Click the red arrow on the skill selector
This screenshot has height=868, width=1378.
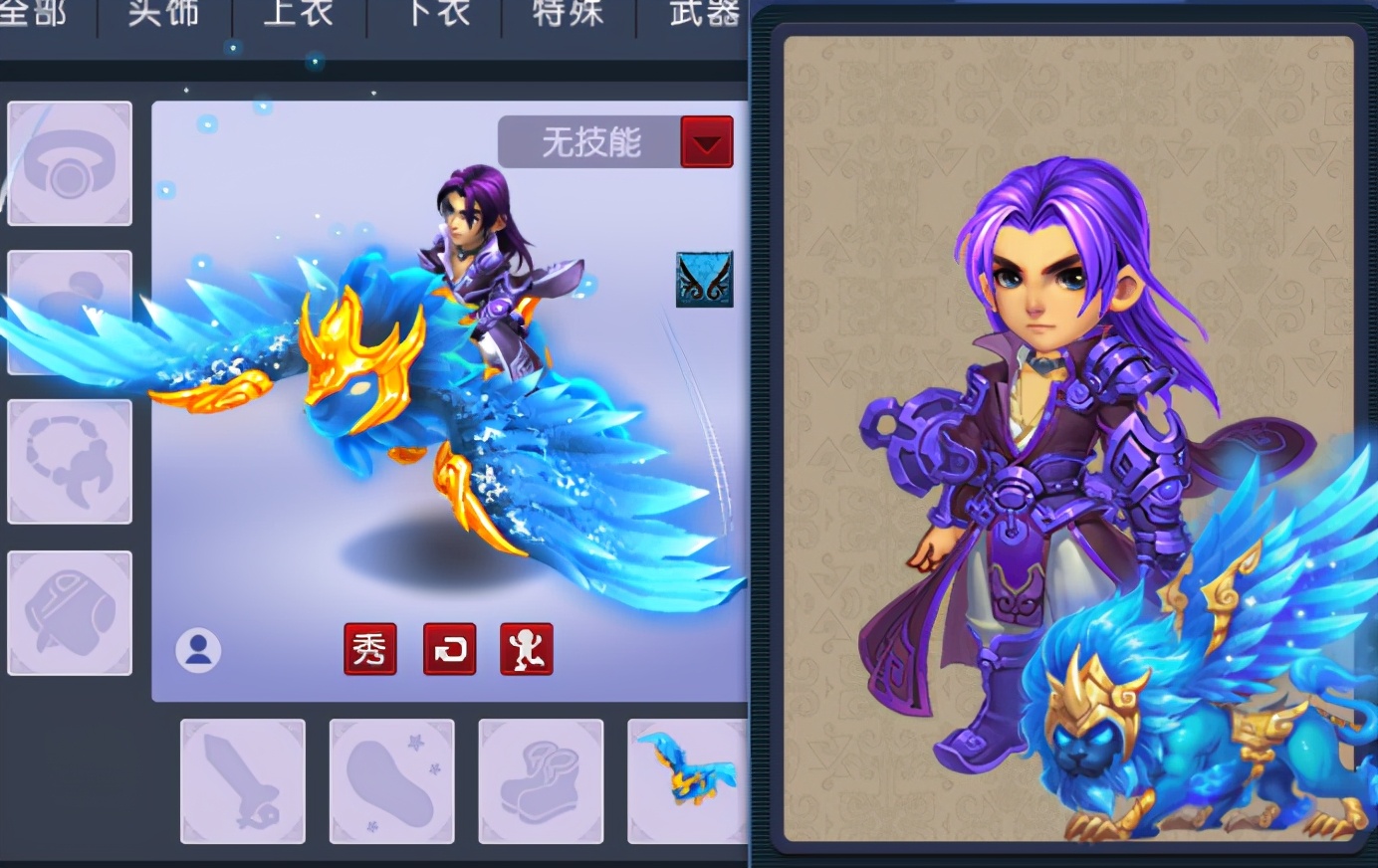(707, 141)
